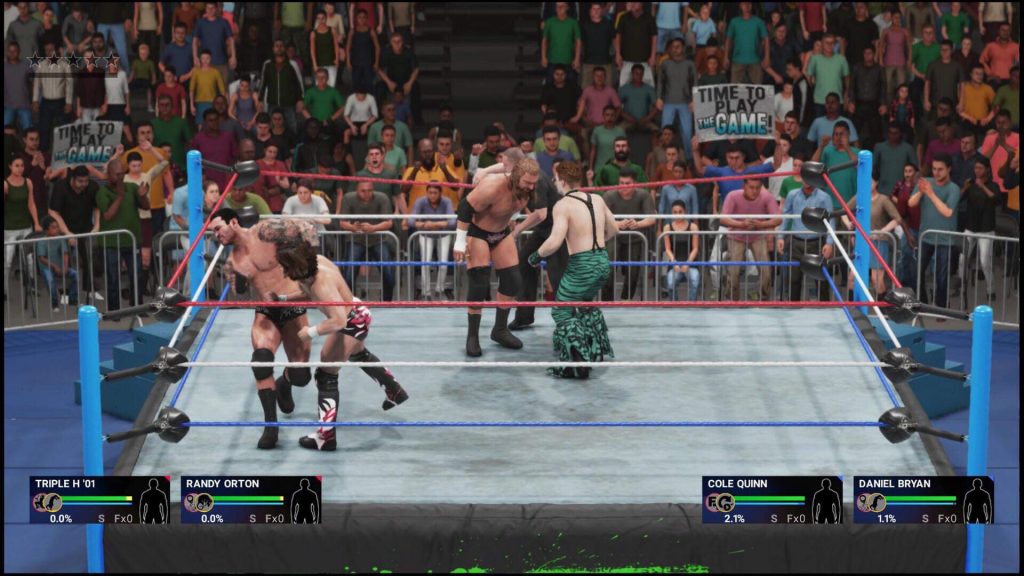1024x576 pixels.
Task: Click Triple H '01's emblem icon
Action: click(x=45, y=503)
